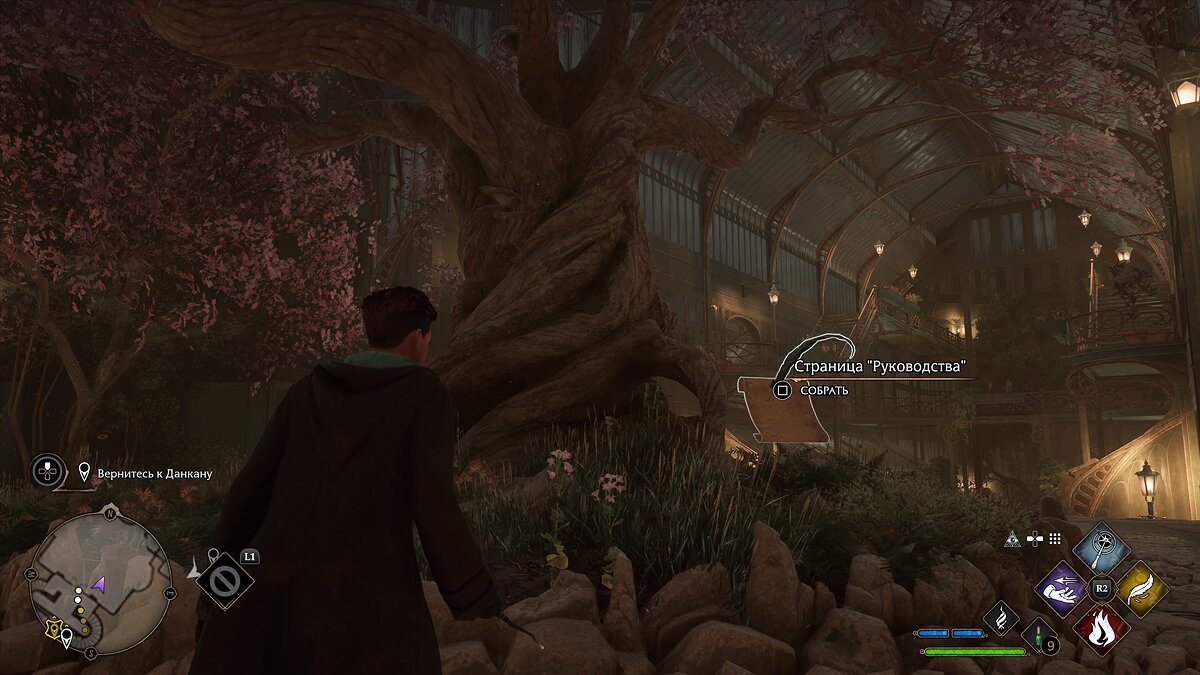
Task: Click the circular minimap
Action: pyautogui.click(x=100, y=585)
